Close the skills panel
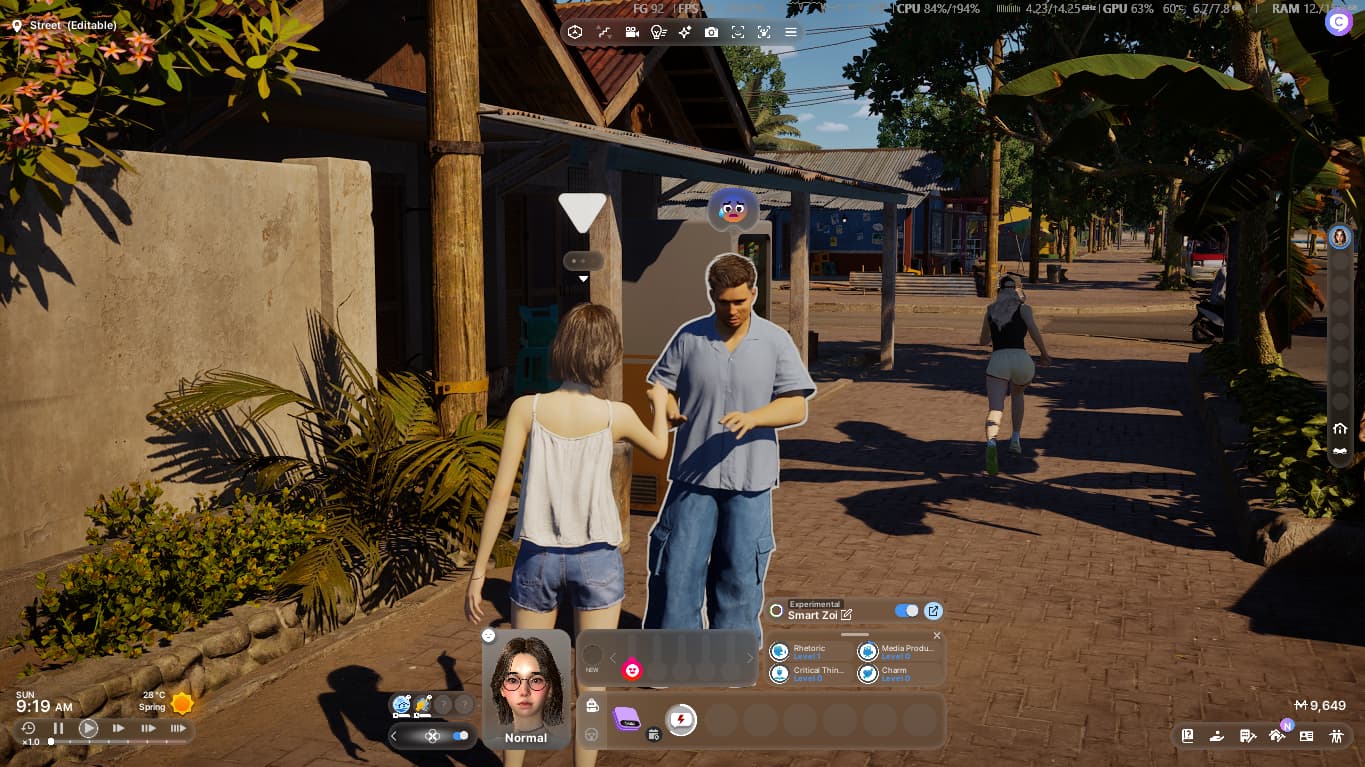Screen dimensions: 1365x767 tap(937, 636)
